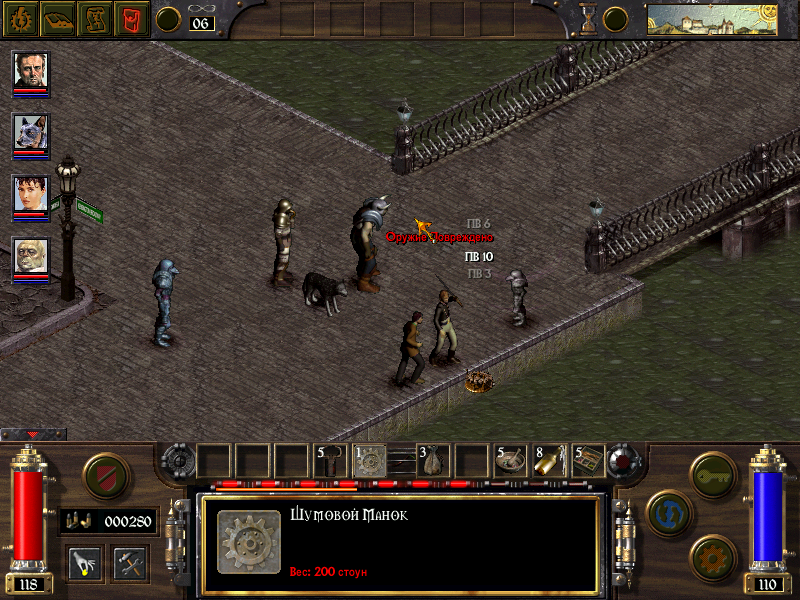The height and width of the screenshot is (600, 800).
Task: Open the red inventory icon
Action: click(132, 18)
